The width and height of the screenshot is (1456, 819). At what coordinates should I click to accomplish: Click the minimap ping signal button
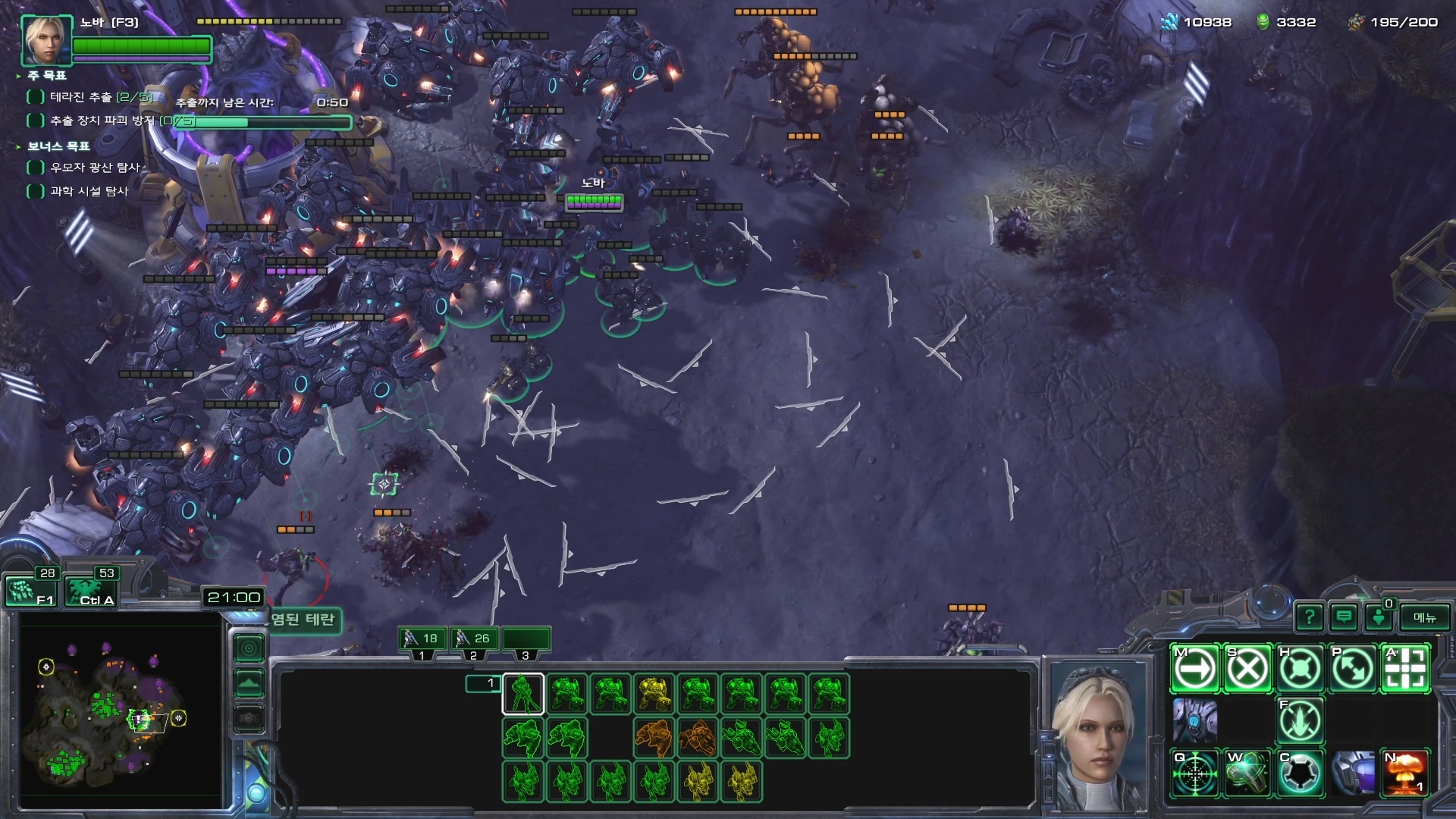pos(249,648)
